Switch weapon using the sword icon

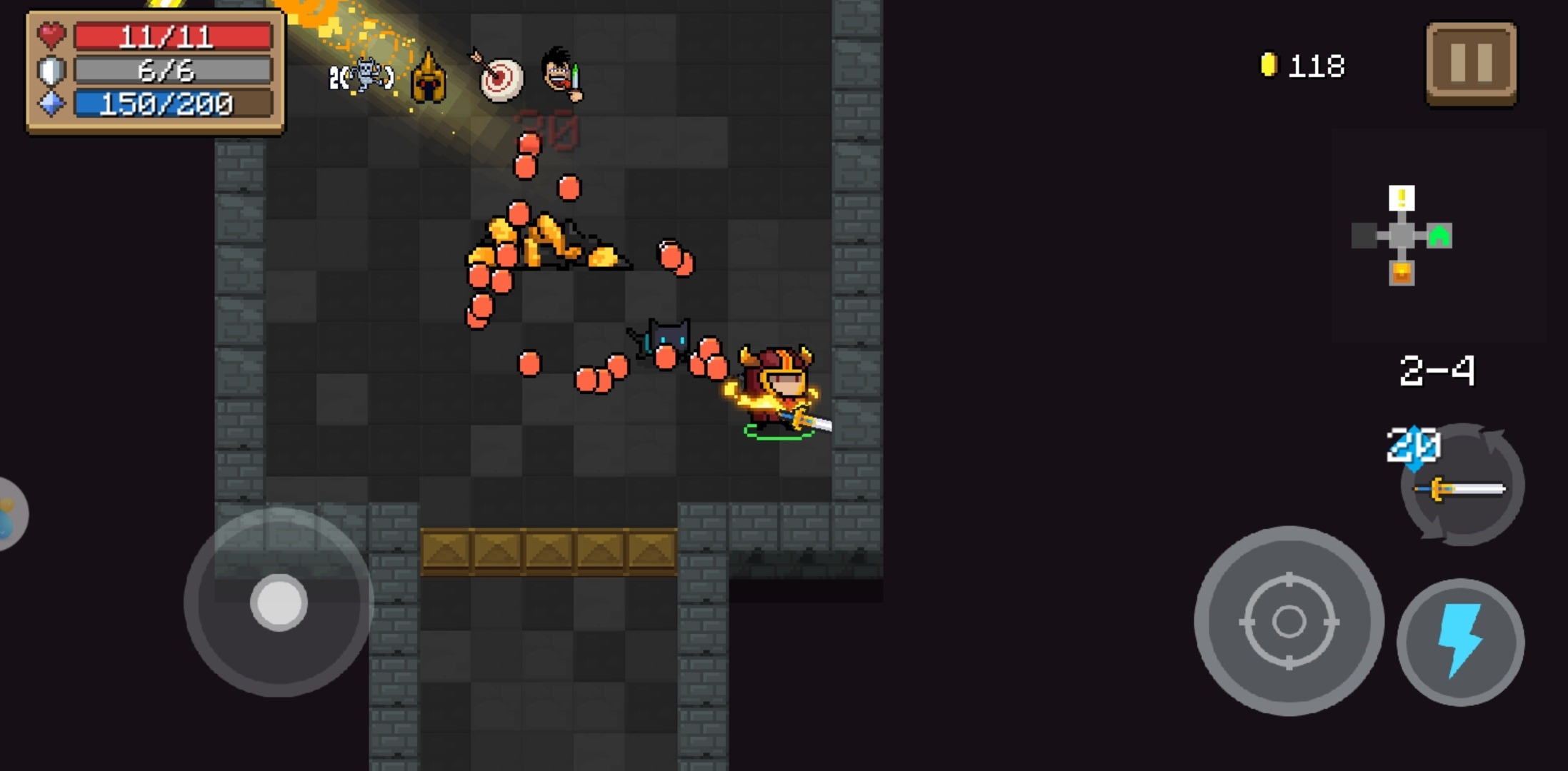pyautogui.click(x=1462, y=487)
